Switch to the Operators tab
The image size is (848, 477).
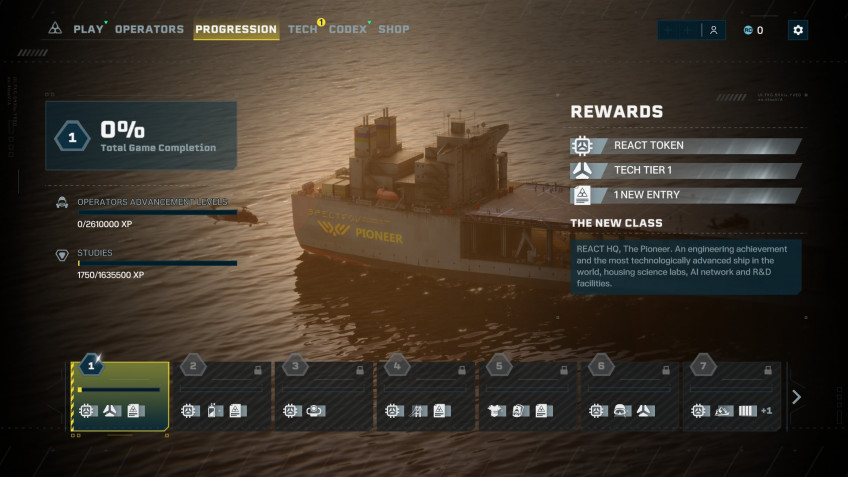(x=149, y=29)
